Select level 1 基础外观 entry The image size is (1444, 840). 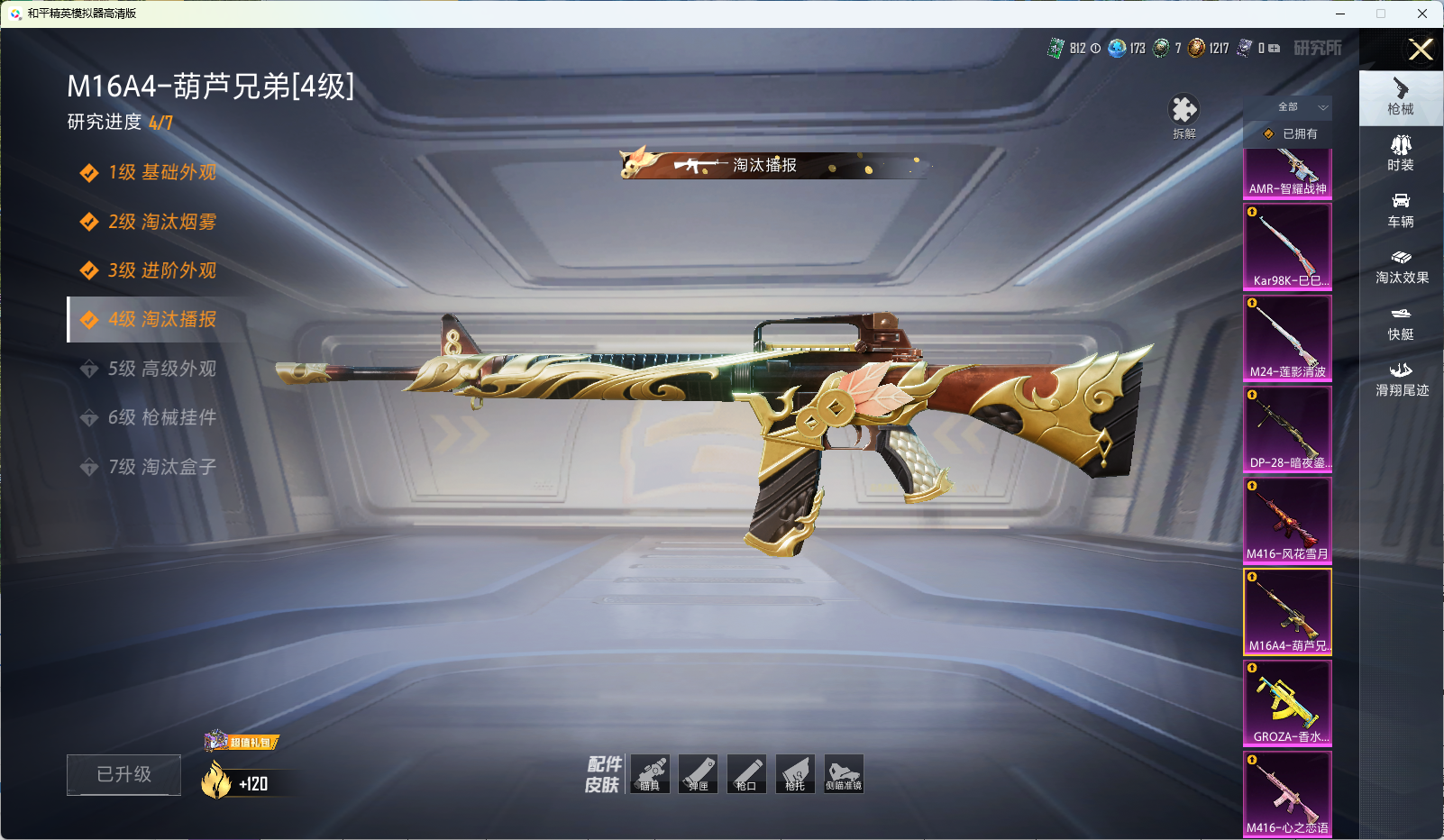tap(162, 172)
